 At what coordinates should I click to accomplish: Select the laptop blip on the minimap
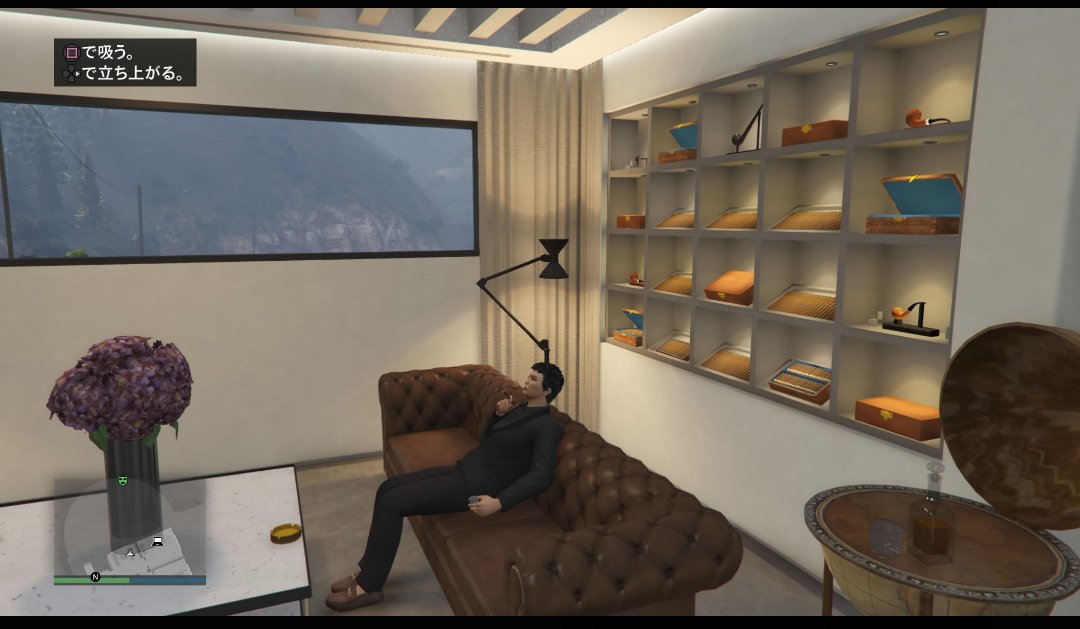(x=157, y=542)
